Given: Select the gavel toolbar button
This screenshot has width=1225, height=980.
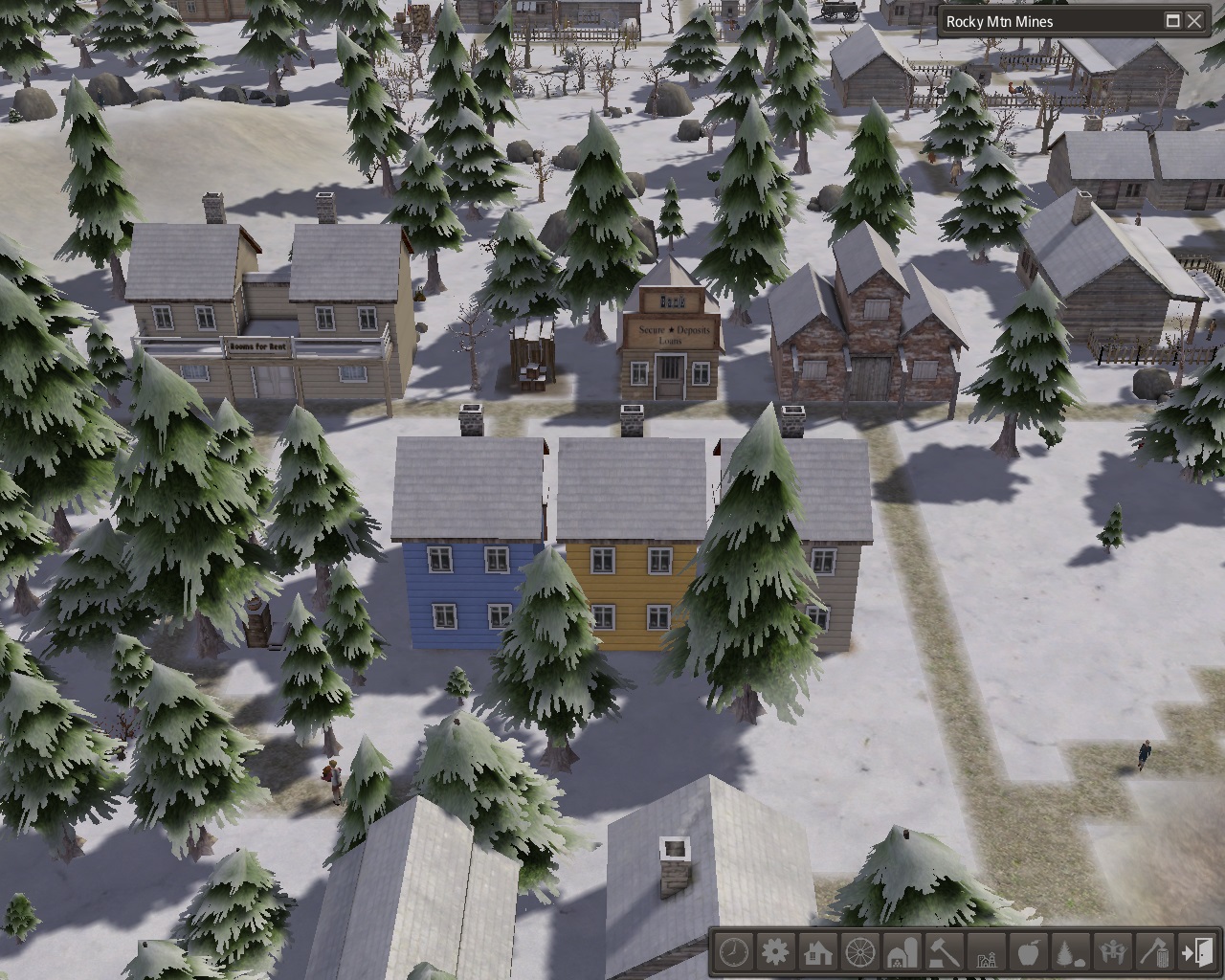Looking at the screenshot, I should (x=945, y=952).
